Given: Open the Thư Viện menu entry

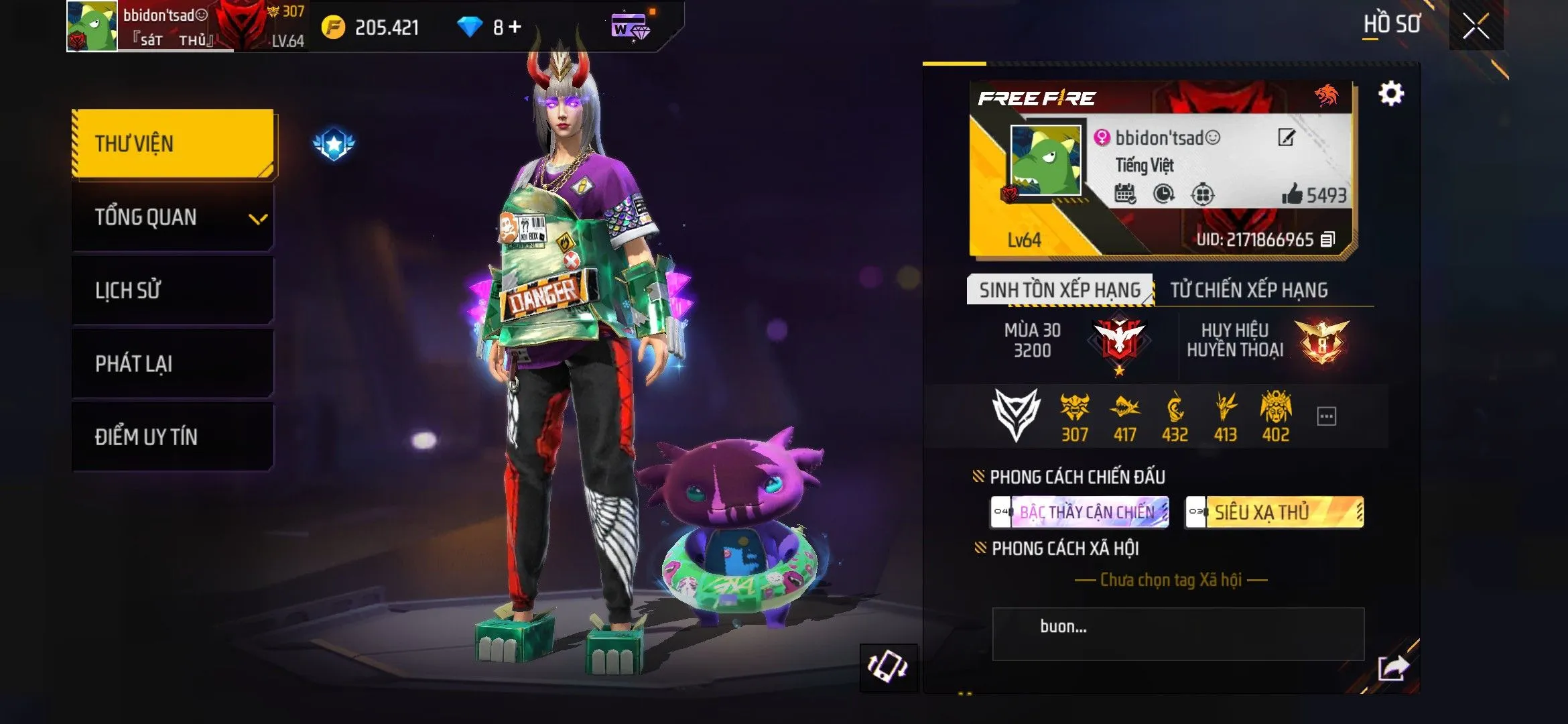Looking at the screenshot, I should [173, 143].
